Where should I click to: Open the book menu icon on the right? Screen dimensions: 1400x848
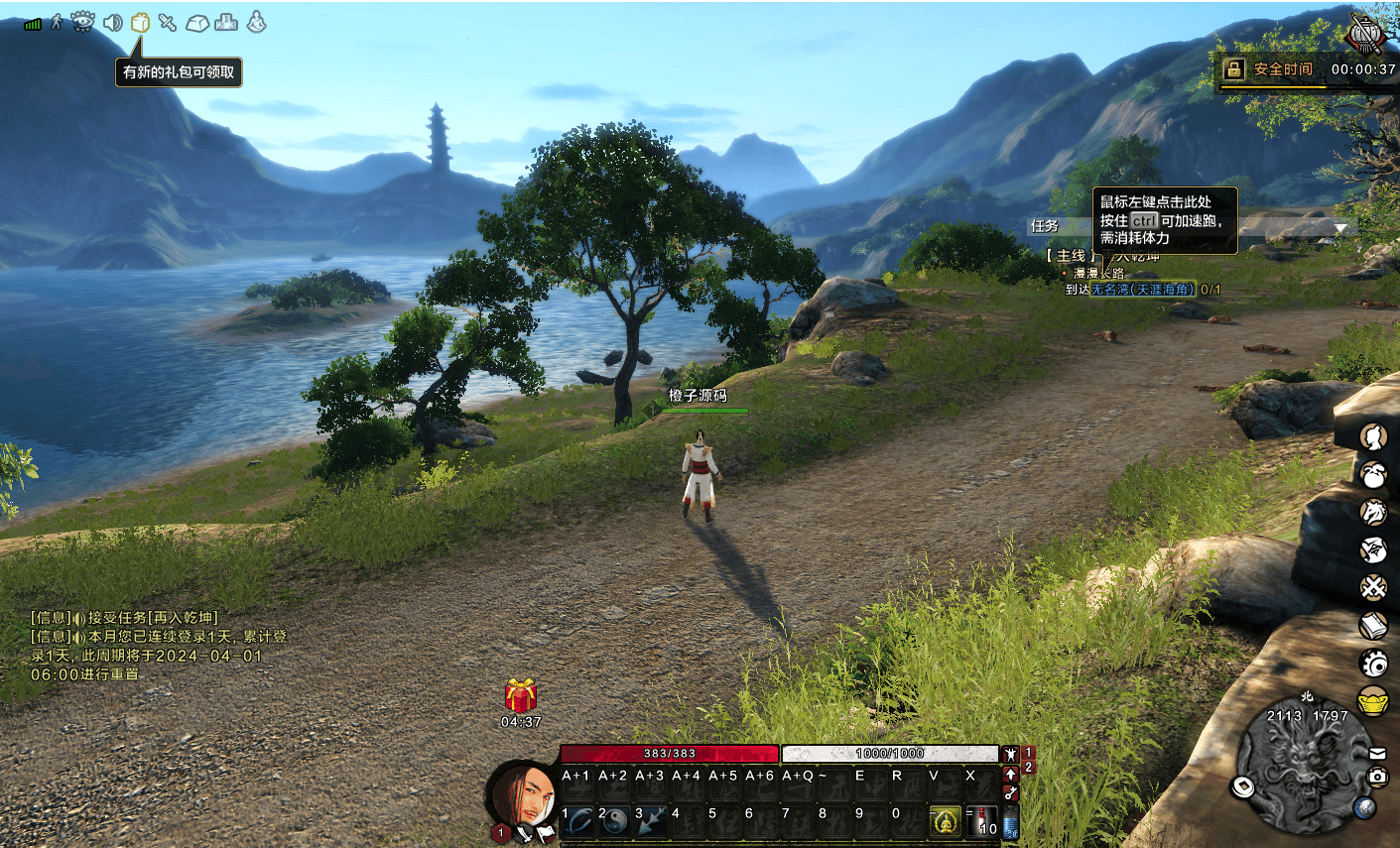pyautogui.click(x=1373, y=626)
